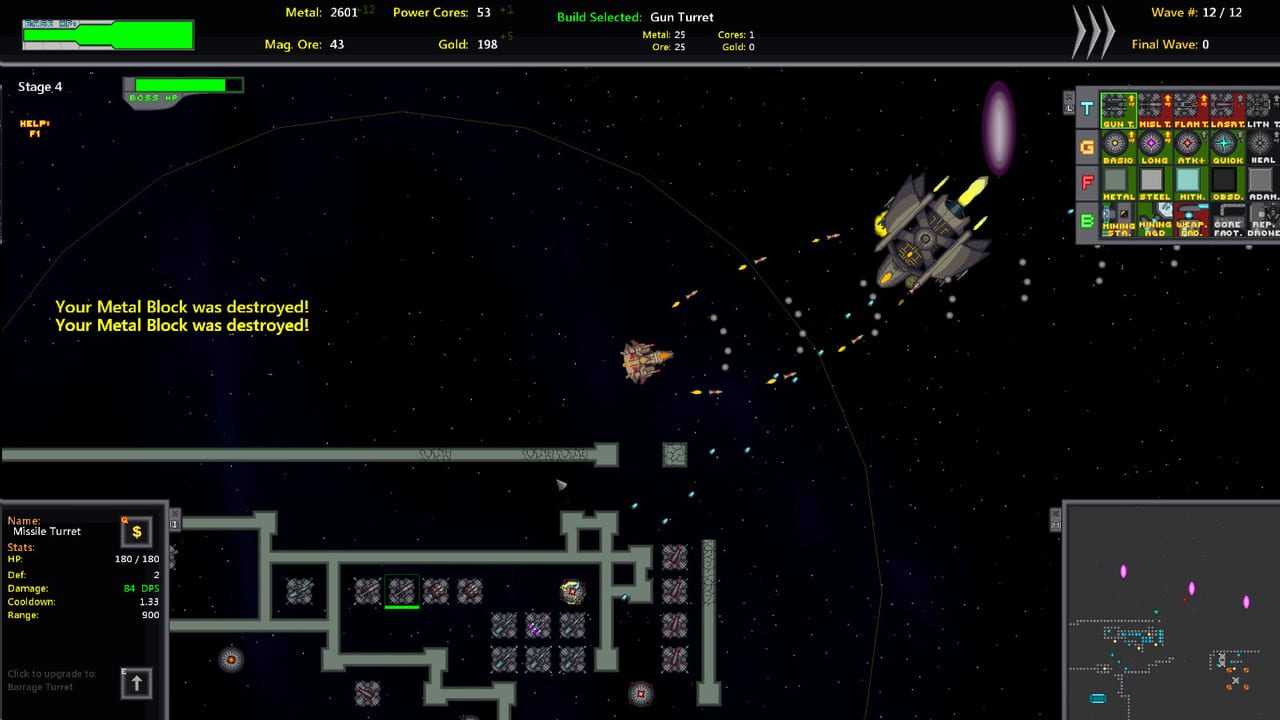Choose the Heal generator build icon
Image resolution: width=1280 pixels, height=720 pixels.
(1261, 145)
